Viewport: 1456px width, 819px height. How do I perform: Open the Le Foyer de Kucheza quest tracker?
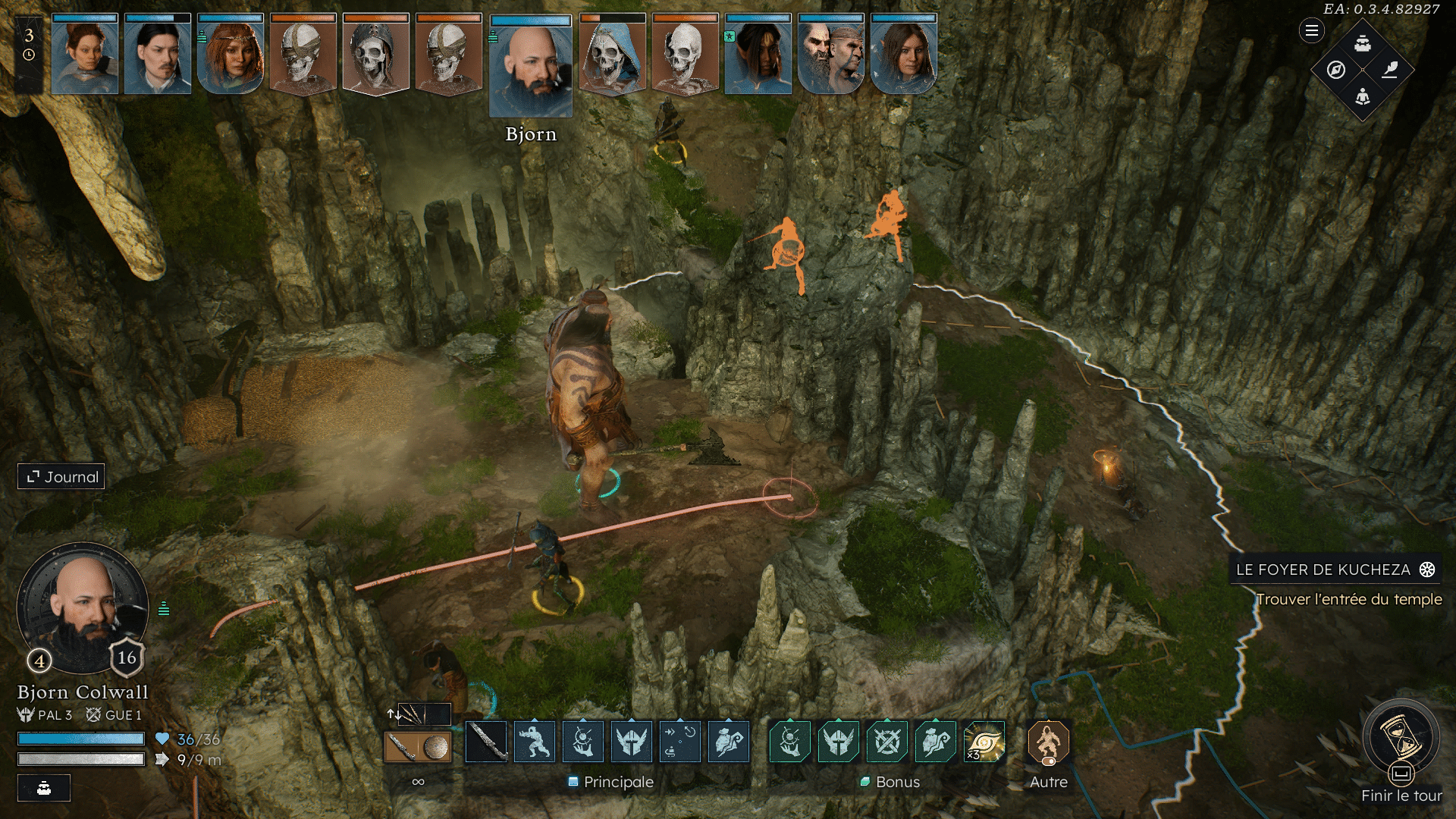[x=1335, y=570]
